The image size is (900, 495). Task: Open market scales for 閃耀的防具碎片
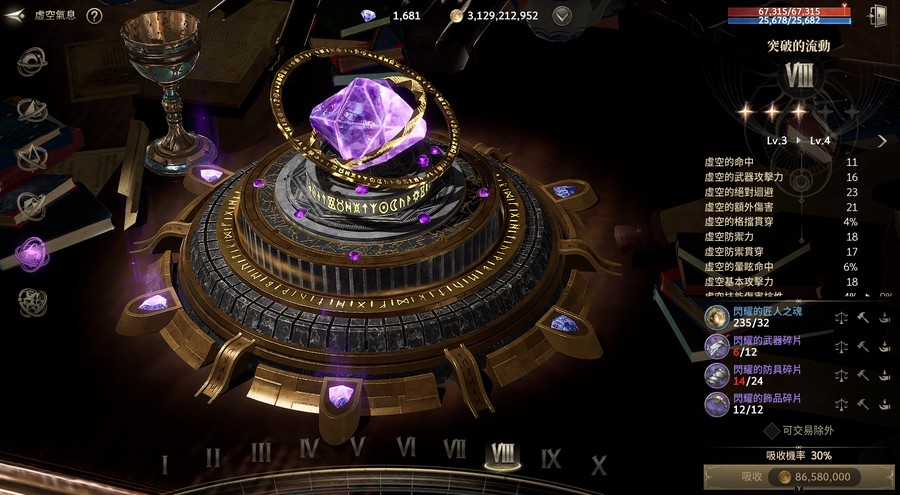[x=840, y=376]
